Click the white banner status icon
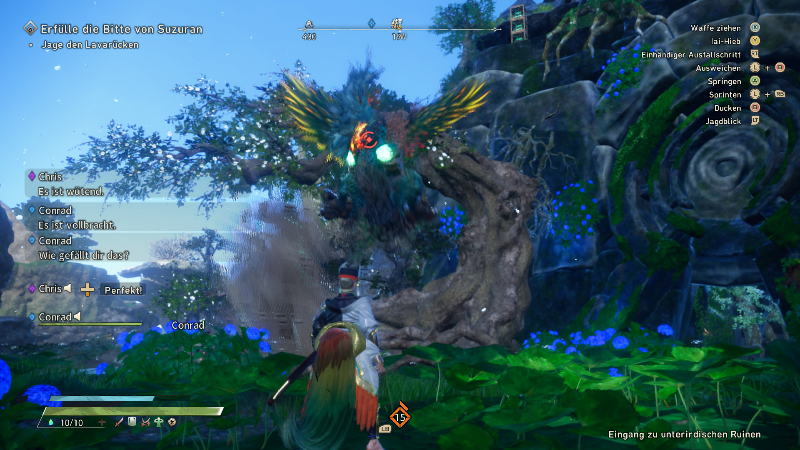Viewport: 800px width, 450px height. pyautogui.click(x=133, y=423)
